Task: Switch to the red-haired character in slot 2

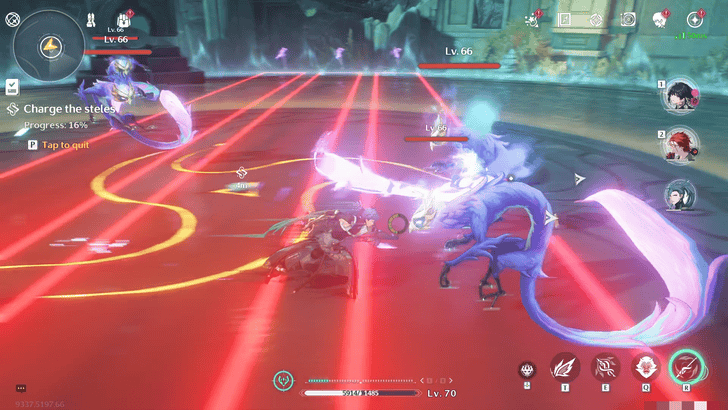Action: 682,146
